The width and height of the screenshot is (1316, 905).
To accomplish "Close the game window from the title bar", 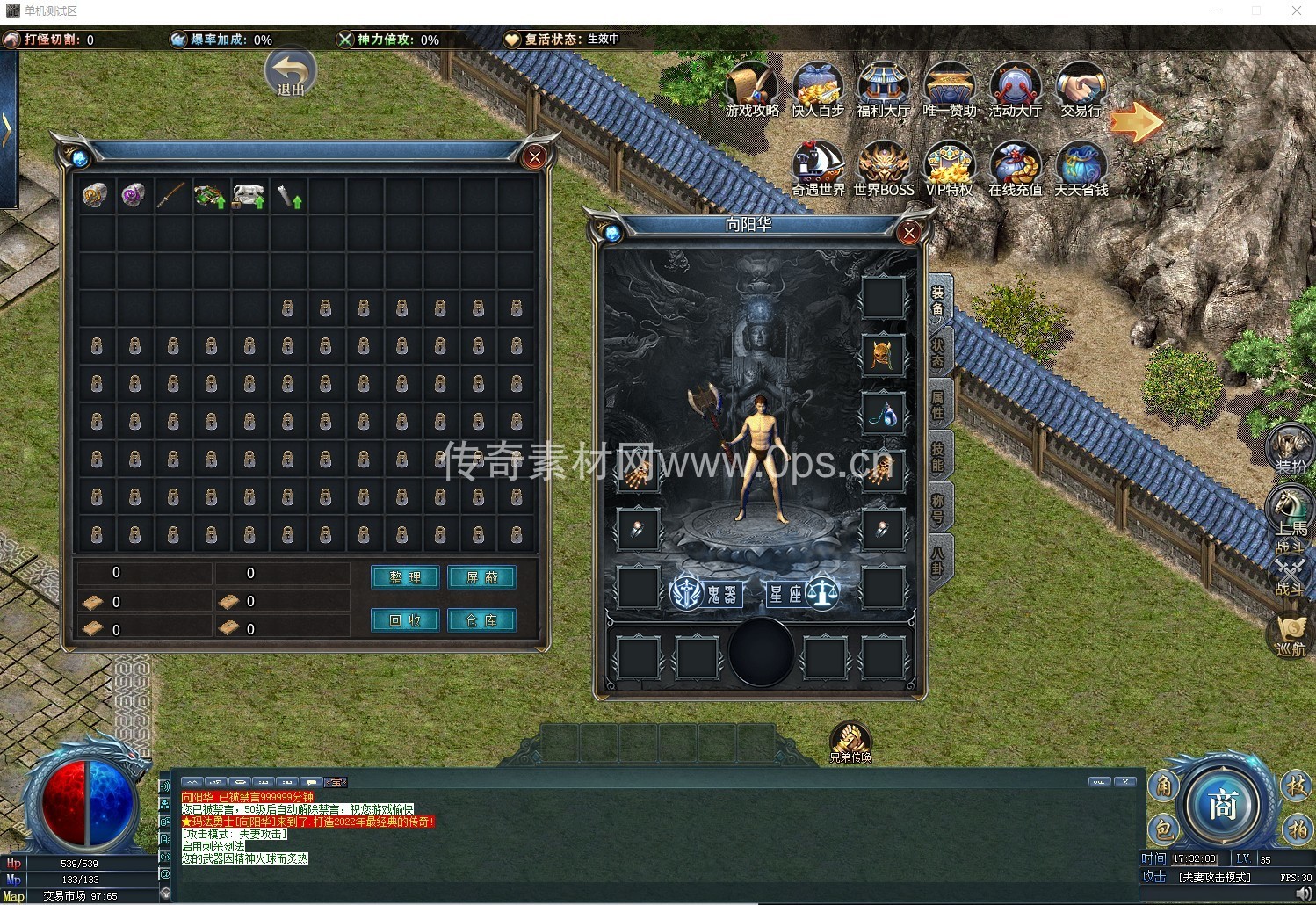I will pos(1296,11).
